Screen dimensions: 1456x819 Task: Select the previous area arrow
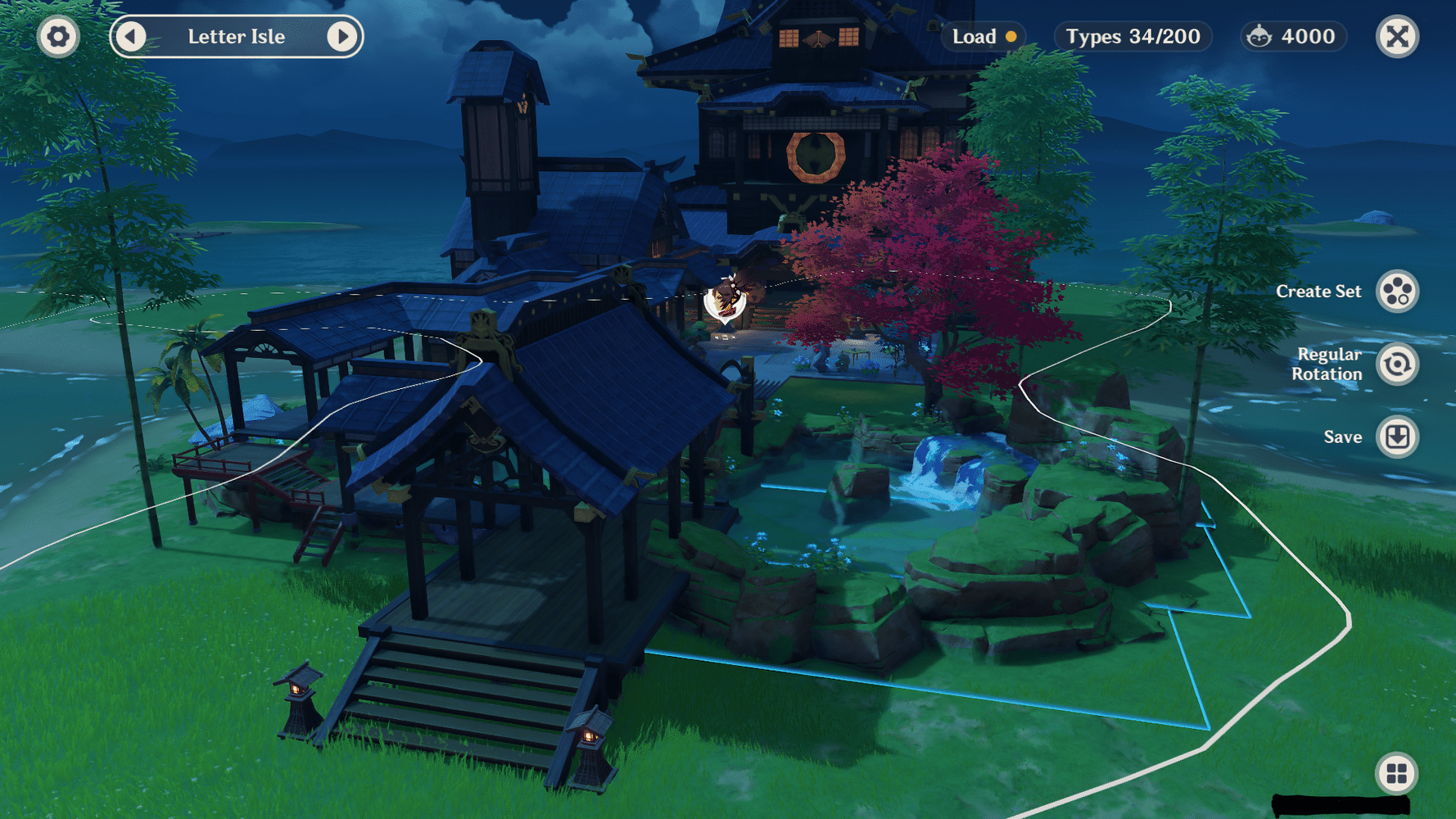point(131,36)
